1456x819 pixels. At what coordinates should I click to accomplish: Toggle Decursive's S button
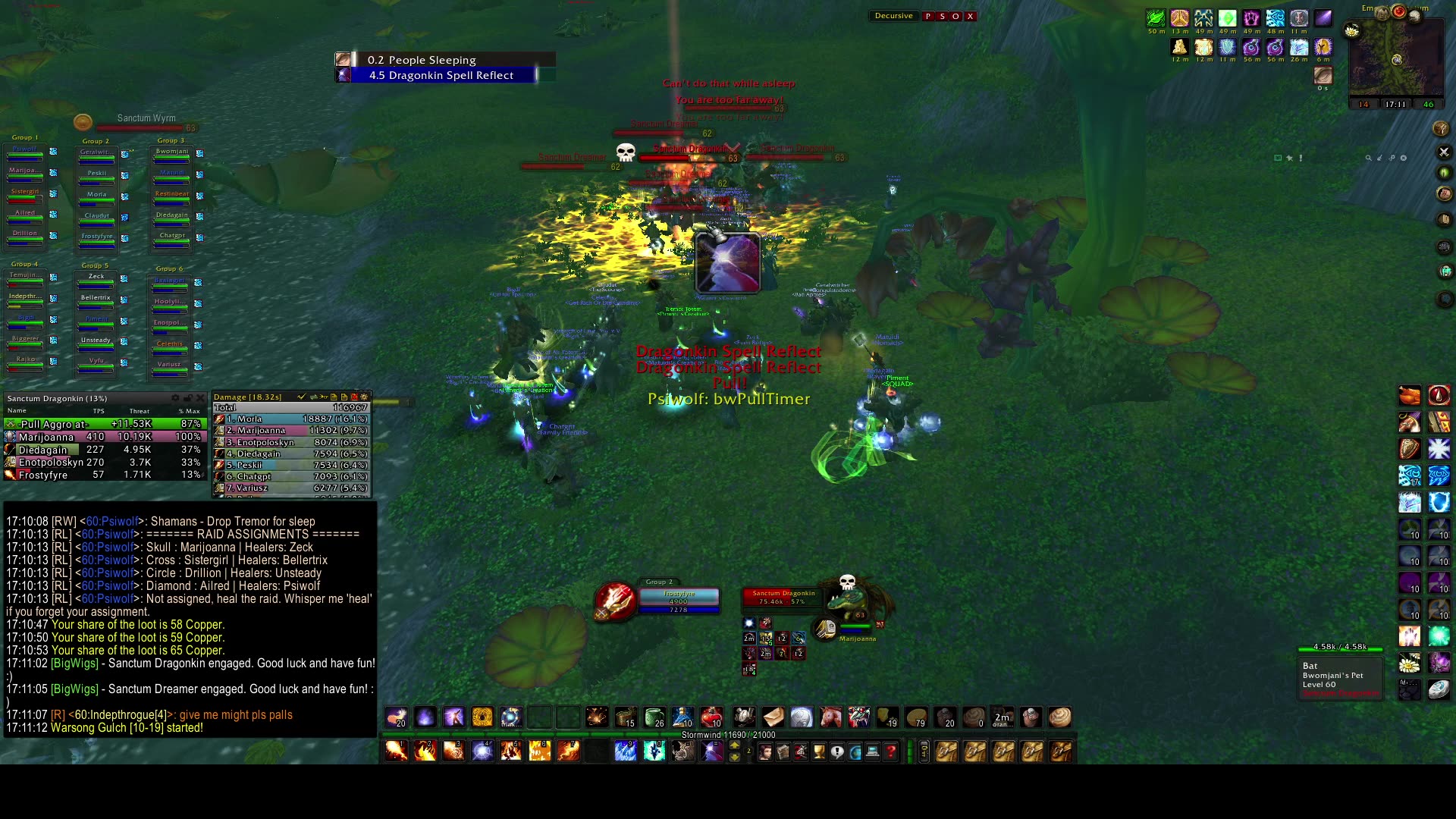(x=943, y=16)
